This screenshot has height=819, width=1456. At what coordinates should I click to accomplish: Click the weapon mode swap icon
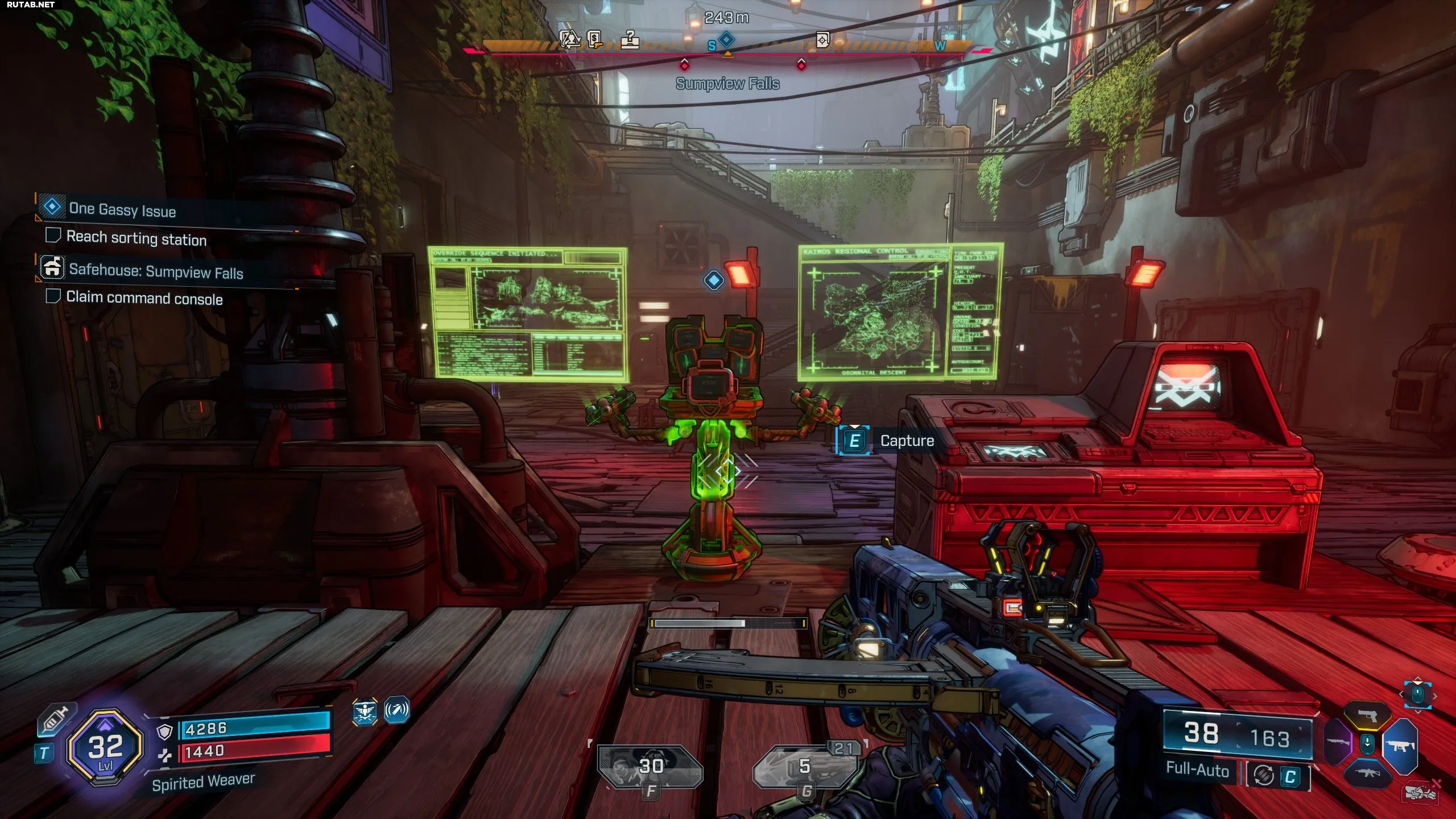(x=1264, y=776)
